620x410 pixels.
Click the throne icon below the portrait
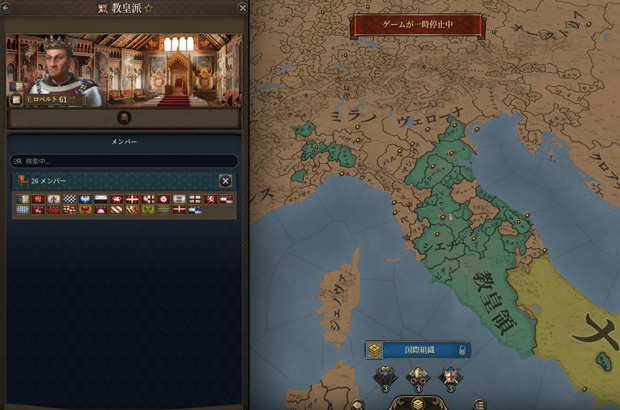125,117
